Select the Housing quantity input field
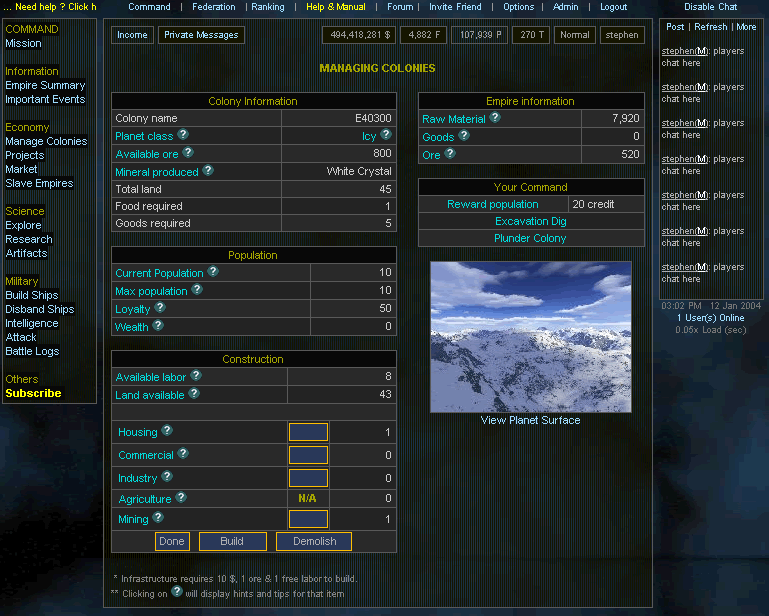This screenshot has width=769, height=616. point(308,432)
